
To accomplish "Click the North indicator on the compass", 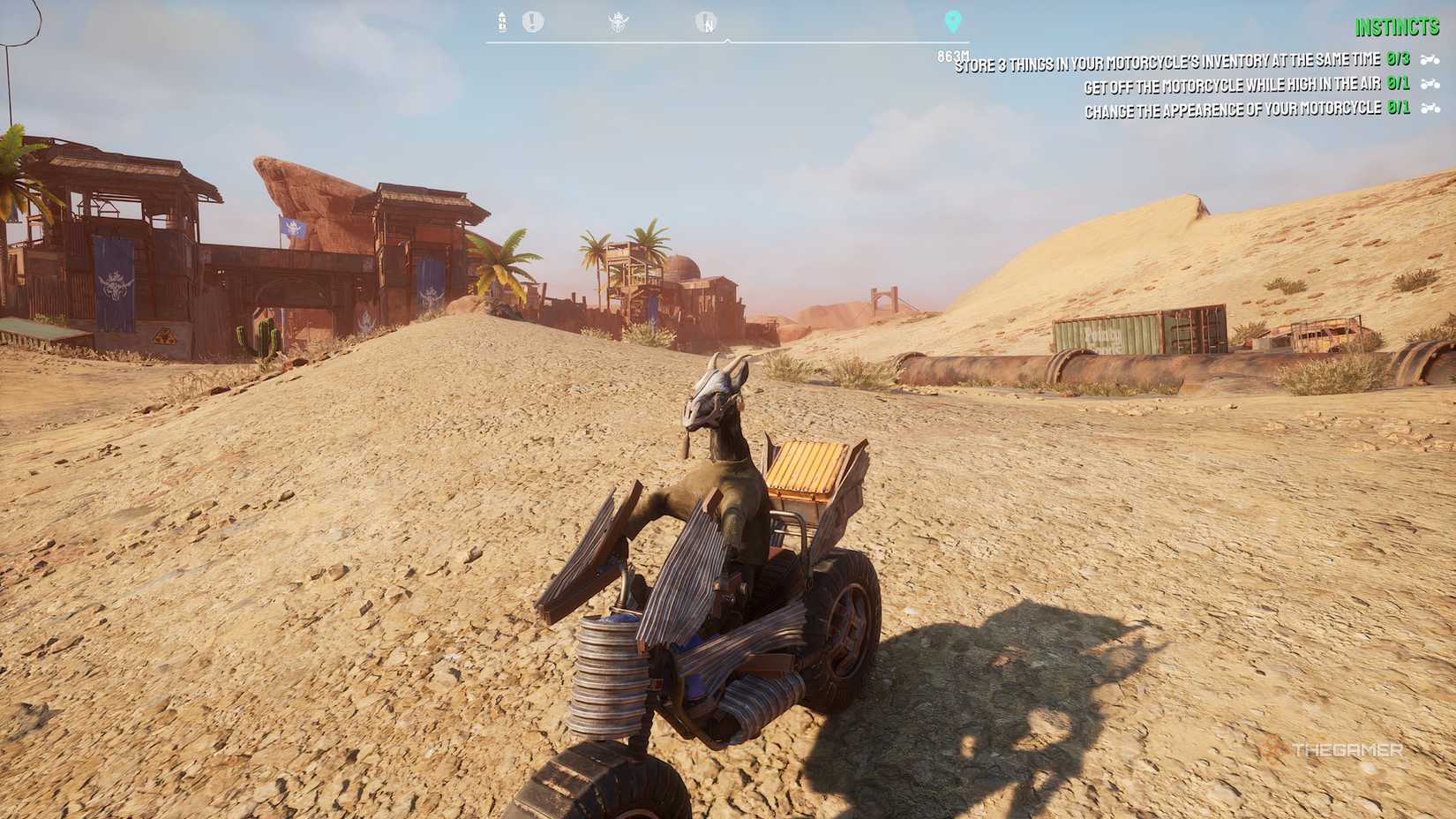I will tap(706, 22).
